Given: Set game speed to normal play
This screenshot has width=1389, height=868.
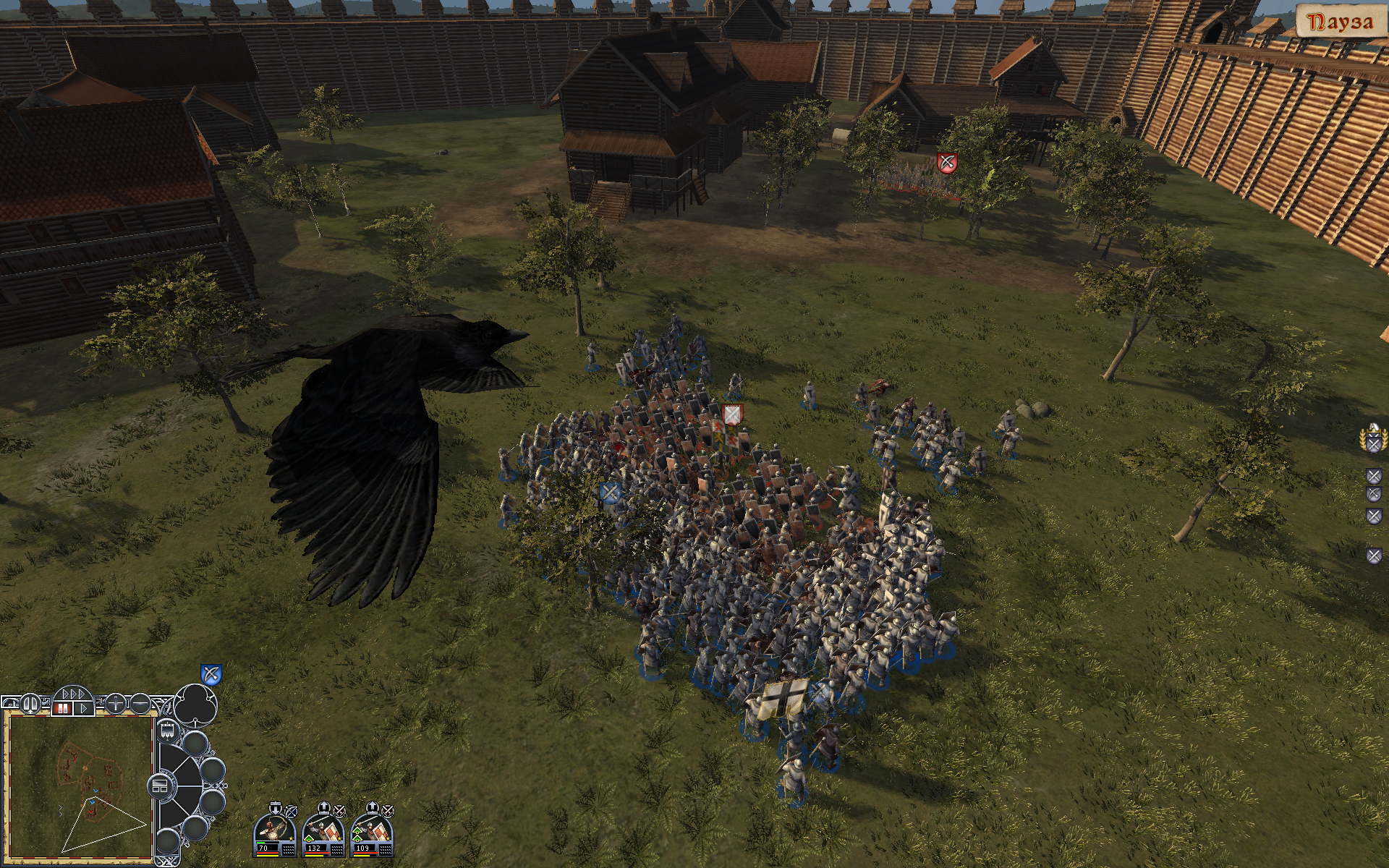Looking at the screenshot, I should [84, 708].
